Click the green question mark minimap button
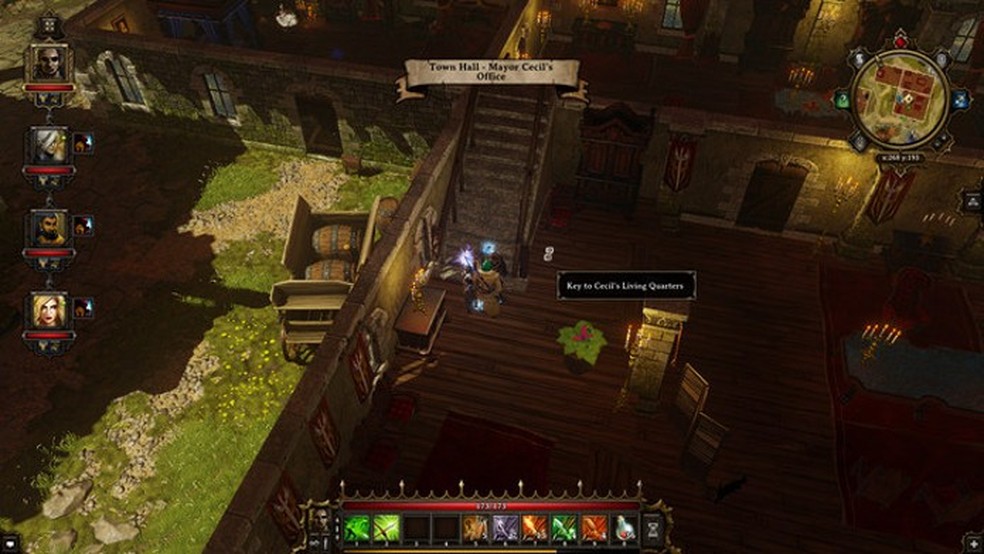The width and height of the screenshot is (984, 554). 842,99
